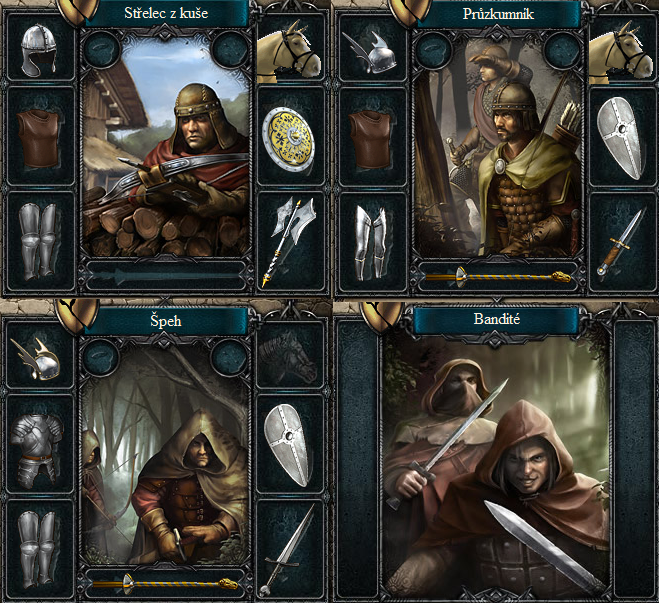The width and height of the screenshot is (659, 603).
Task: Open the Průzkumník winged helmet slot
Action: (373, 50)
